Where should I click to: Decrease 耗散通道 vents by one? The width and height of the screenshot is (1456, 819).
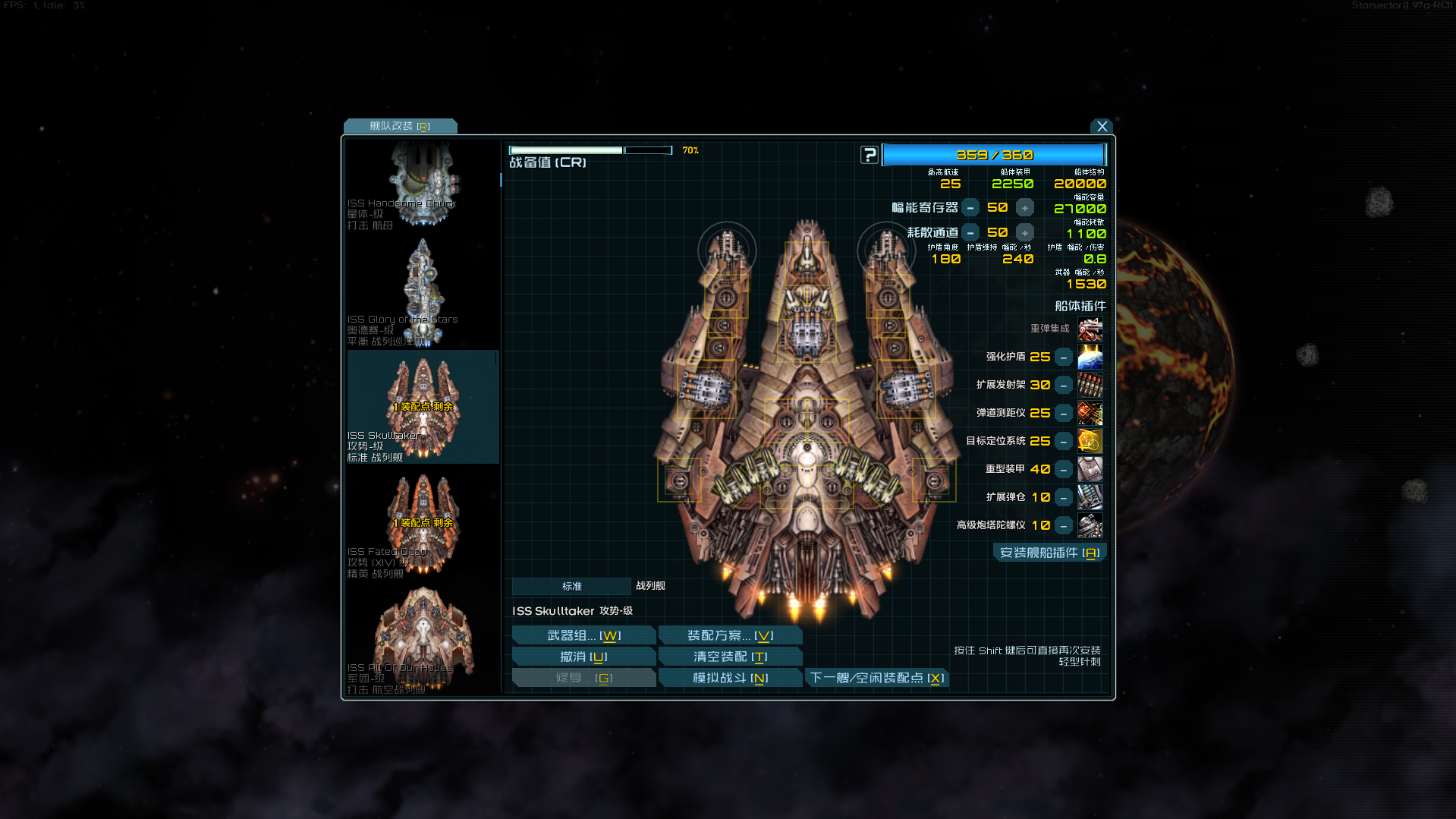[x=970, y=233]
